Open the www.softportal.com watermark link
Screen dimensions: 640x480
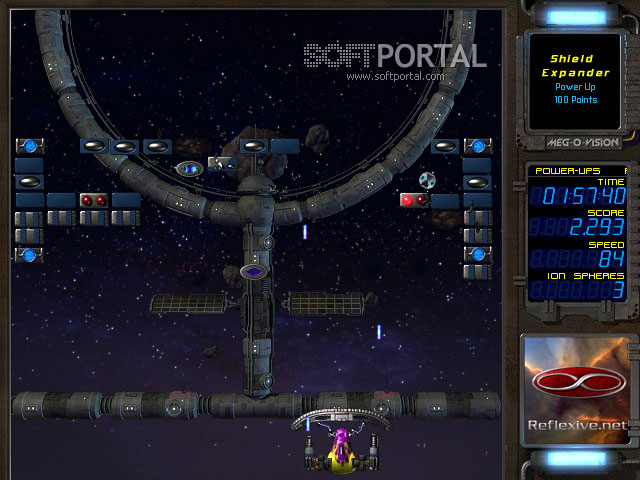point(395,76)
